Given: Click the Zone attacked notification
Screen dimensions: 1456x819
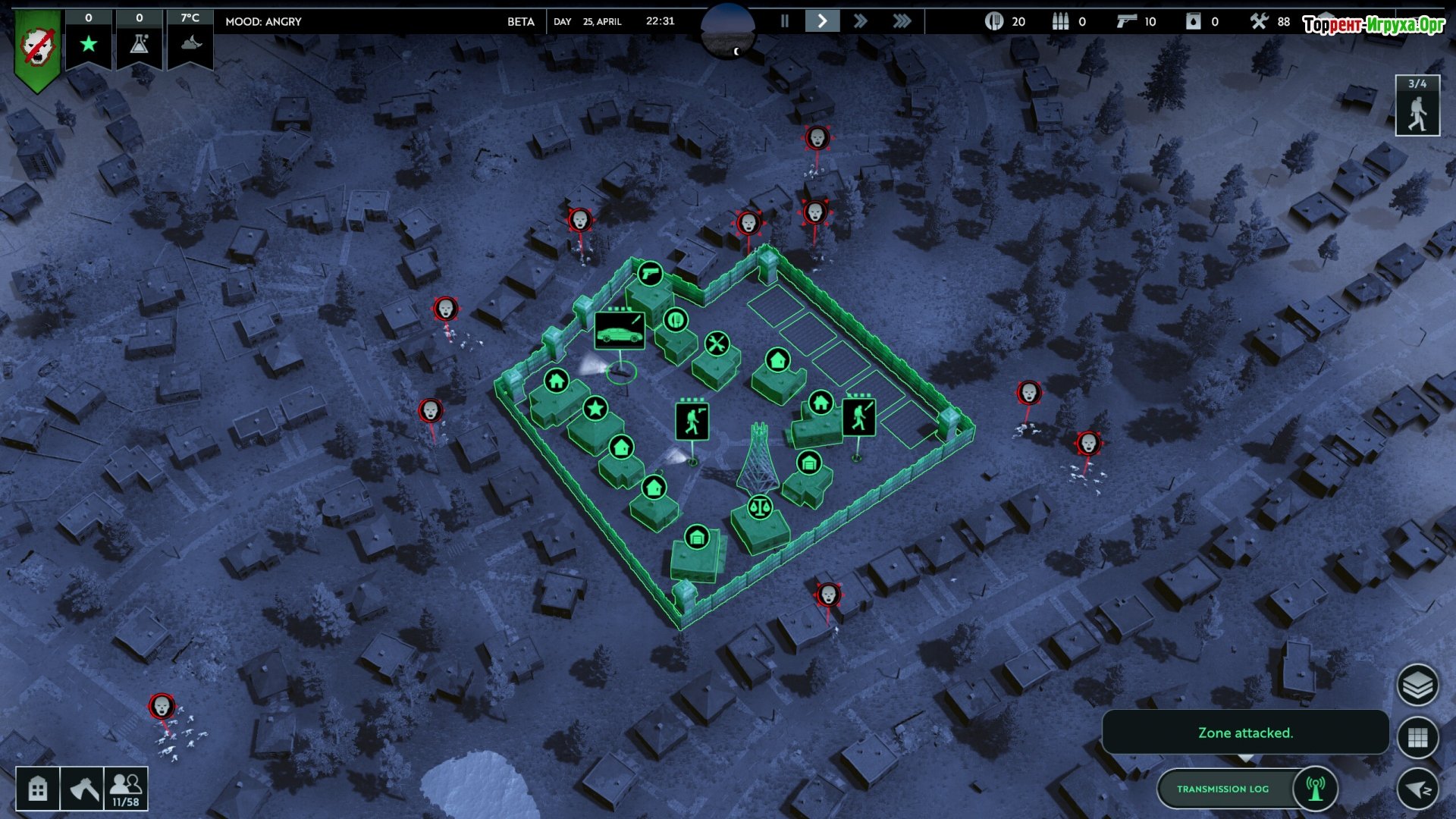Looking at the screenshot, I should (x=1245, y=733).
